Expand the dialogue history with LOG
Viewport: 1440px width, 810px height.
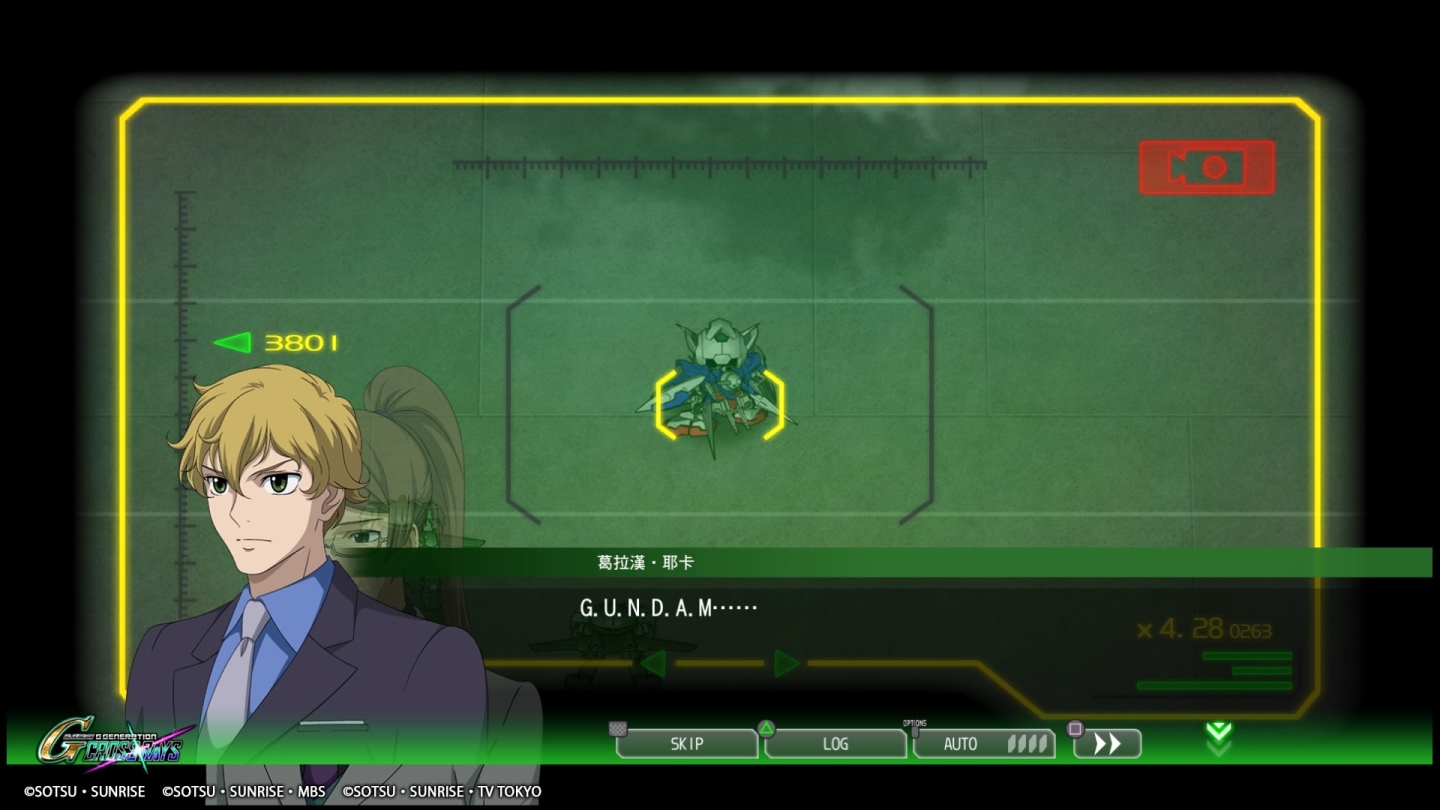836,743
